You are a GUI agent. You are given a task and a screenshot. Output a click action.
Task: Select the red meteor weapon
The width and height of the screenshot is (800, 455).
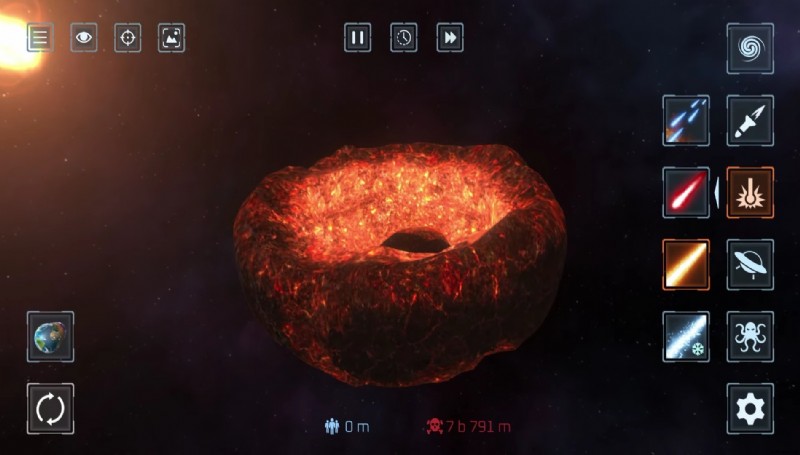[686, 192]
